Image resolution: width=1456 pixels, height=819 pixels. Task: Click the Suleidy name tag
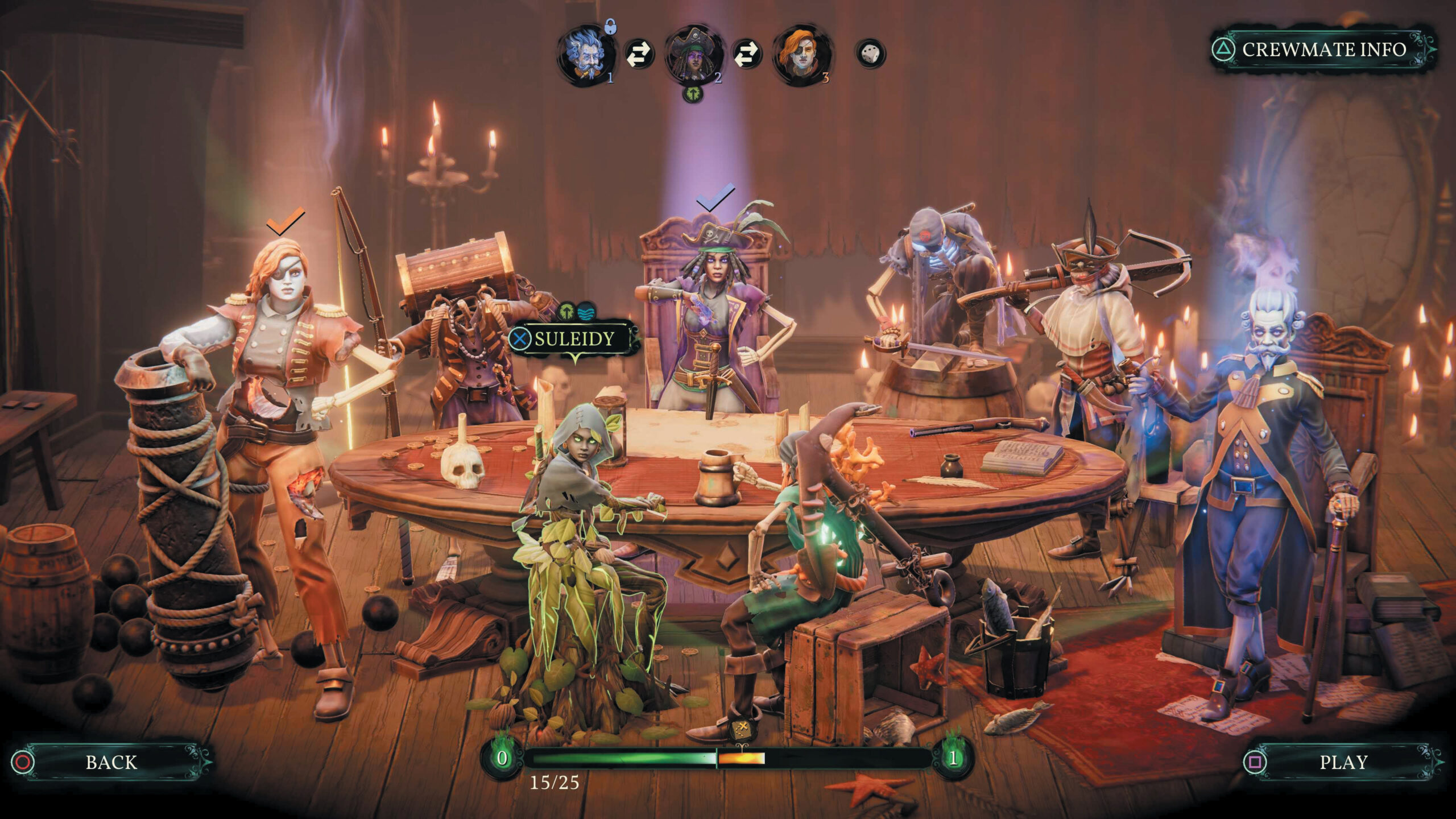[573, 340]
